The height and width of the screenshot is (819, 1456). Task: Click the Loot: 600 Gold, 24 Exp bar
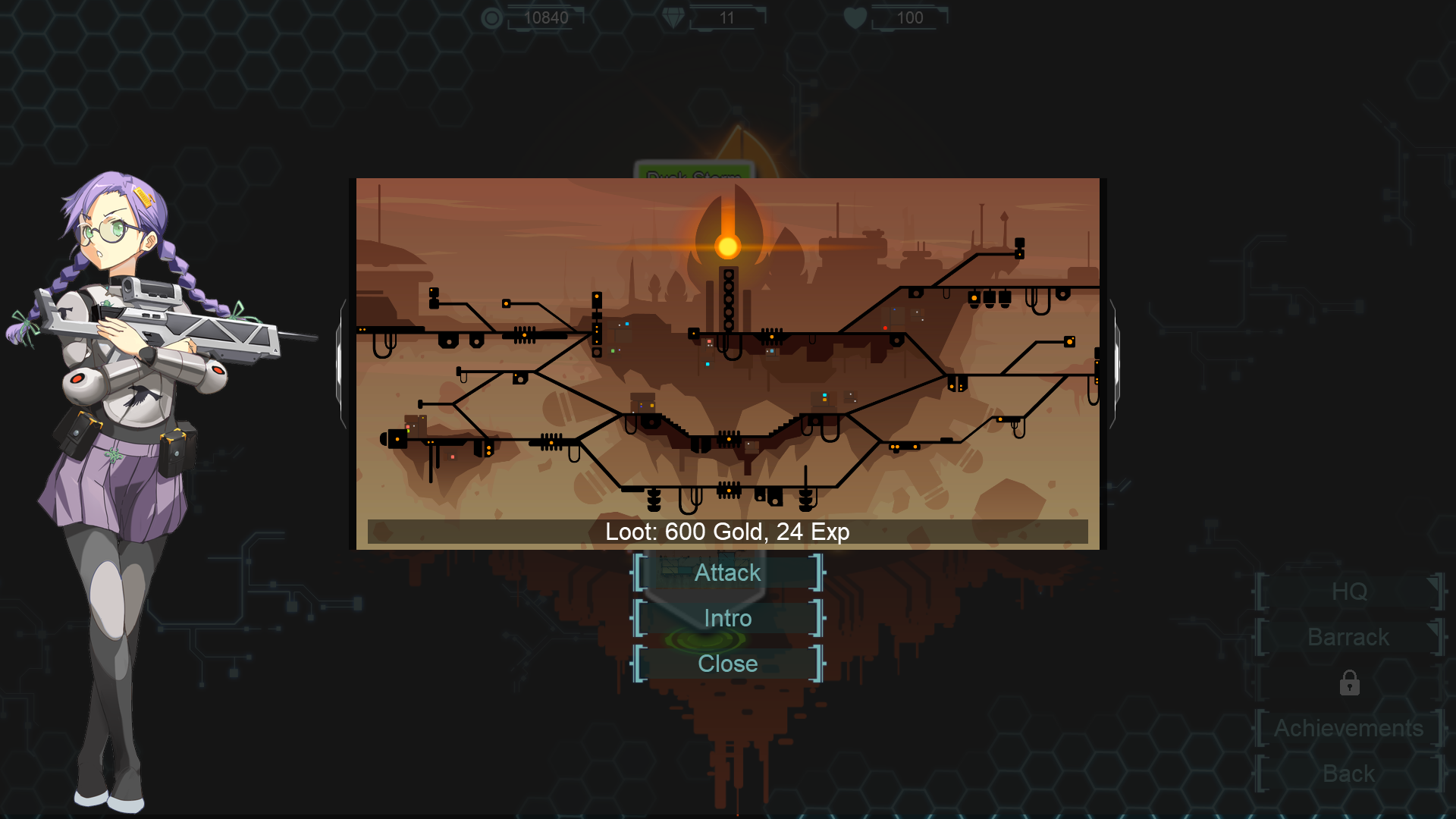pos(726,532)
